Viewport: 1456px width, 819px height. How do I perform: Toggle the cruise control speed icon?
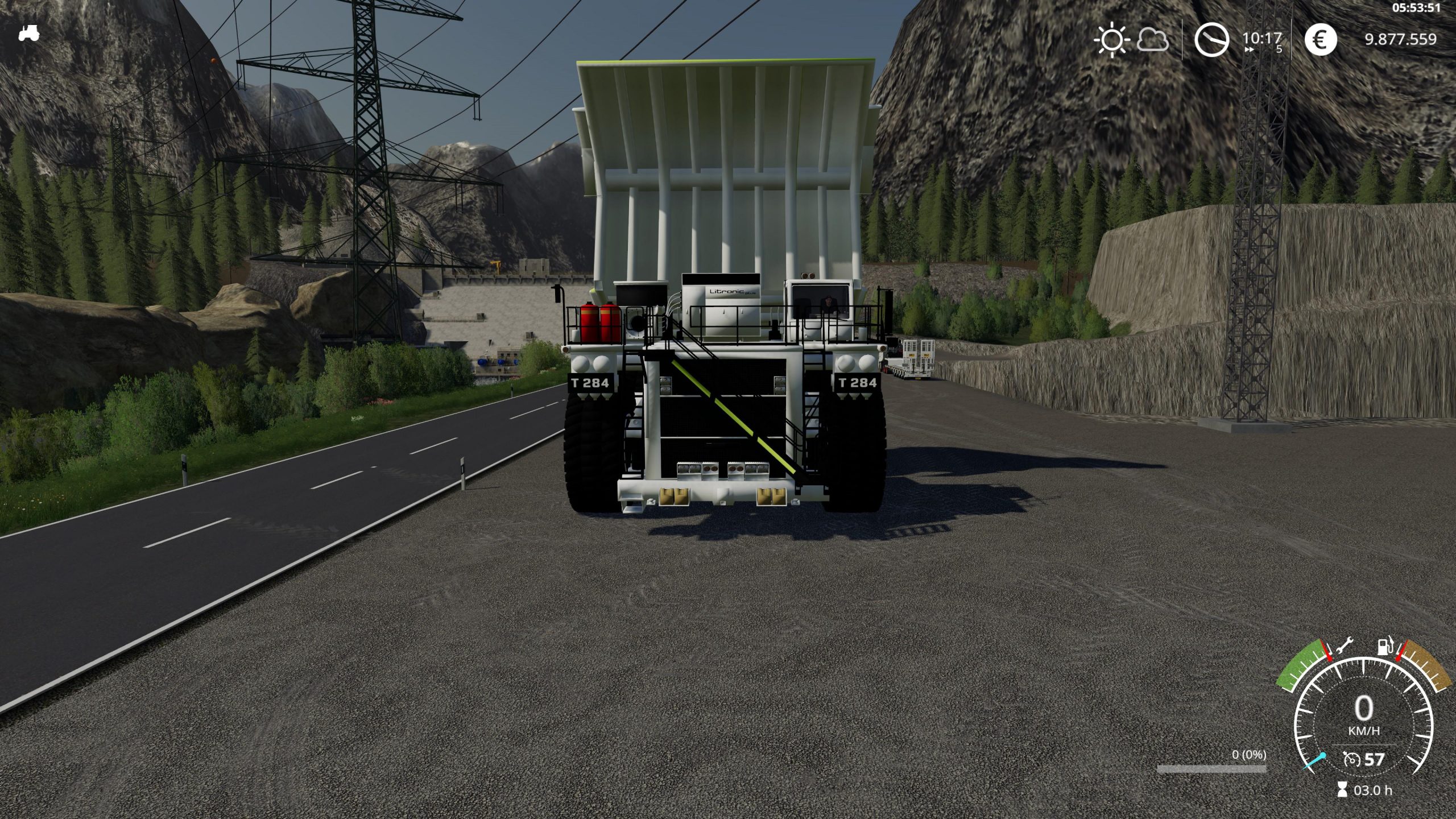tap(1351, 759)
